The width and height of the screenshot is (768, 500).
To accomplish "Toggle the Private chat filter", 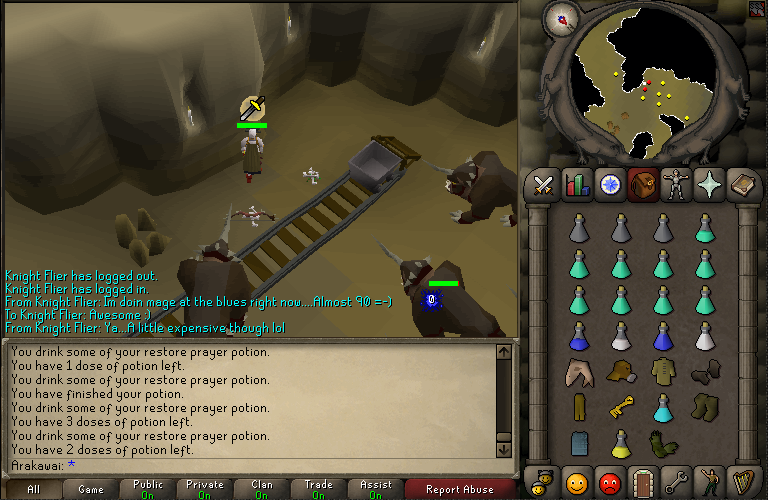I will (x=204, y=490).
